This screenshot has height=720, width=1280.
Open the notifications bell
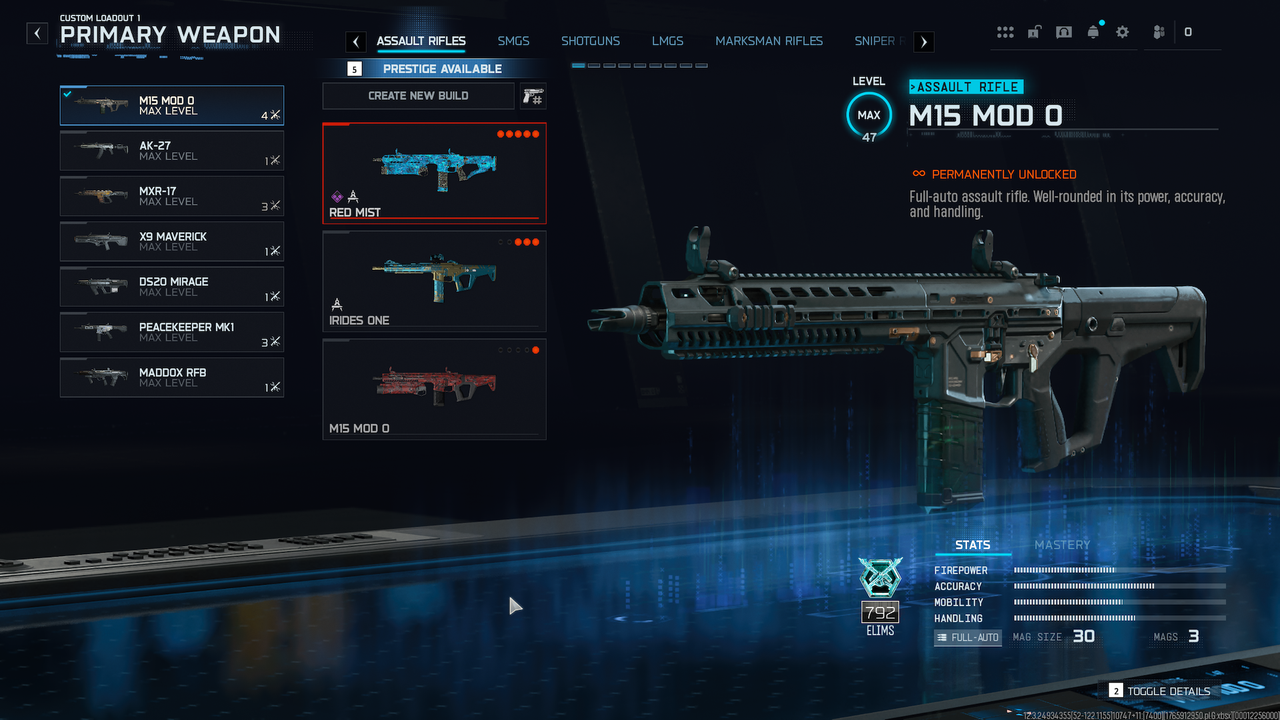[x=1093, y=32]
